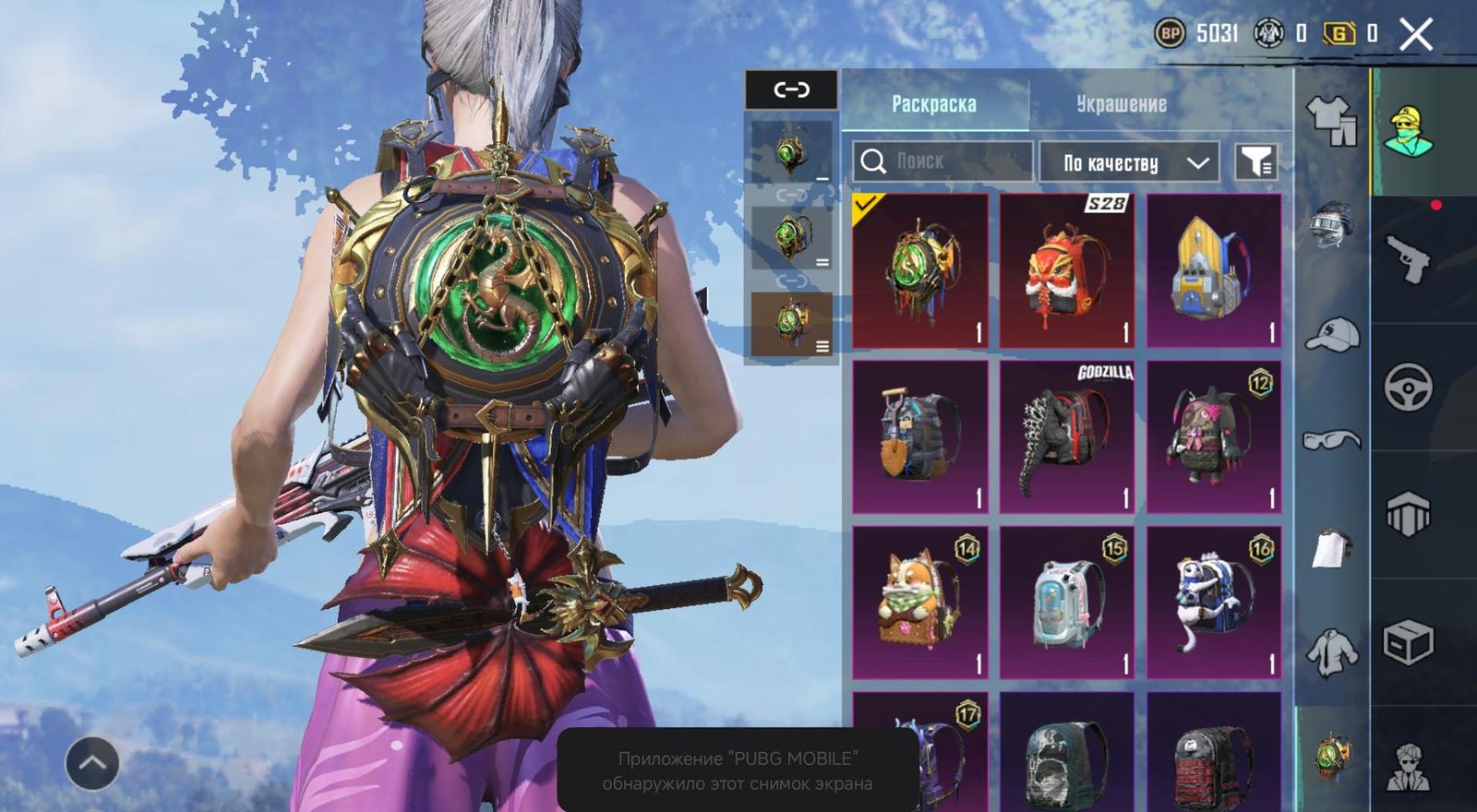
Task: Open the sunglasses eyewear category
Action: point(1332,440)
